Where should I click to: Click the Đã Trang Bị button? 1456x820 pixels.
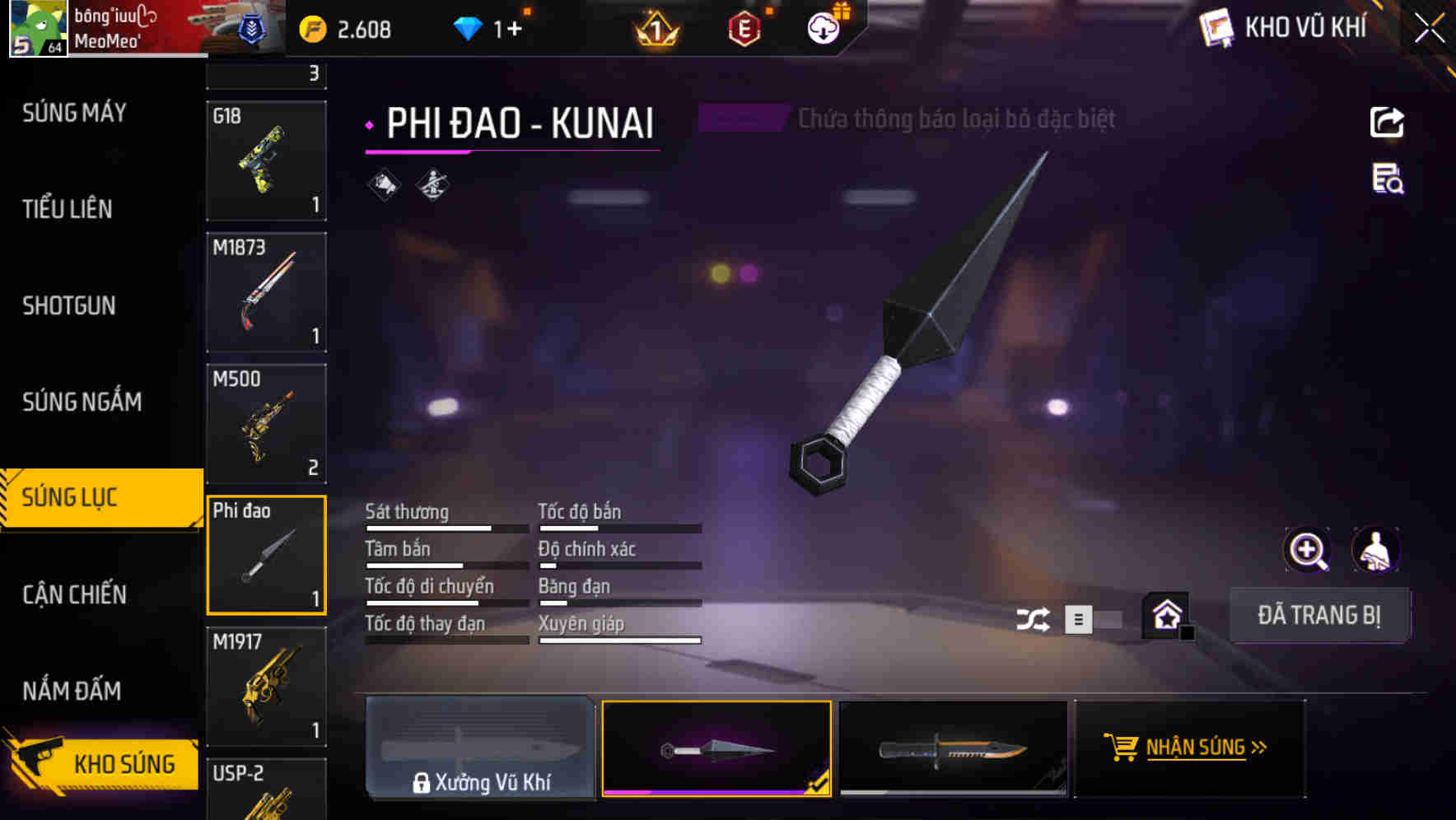tap(1319, 615)
